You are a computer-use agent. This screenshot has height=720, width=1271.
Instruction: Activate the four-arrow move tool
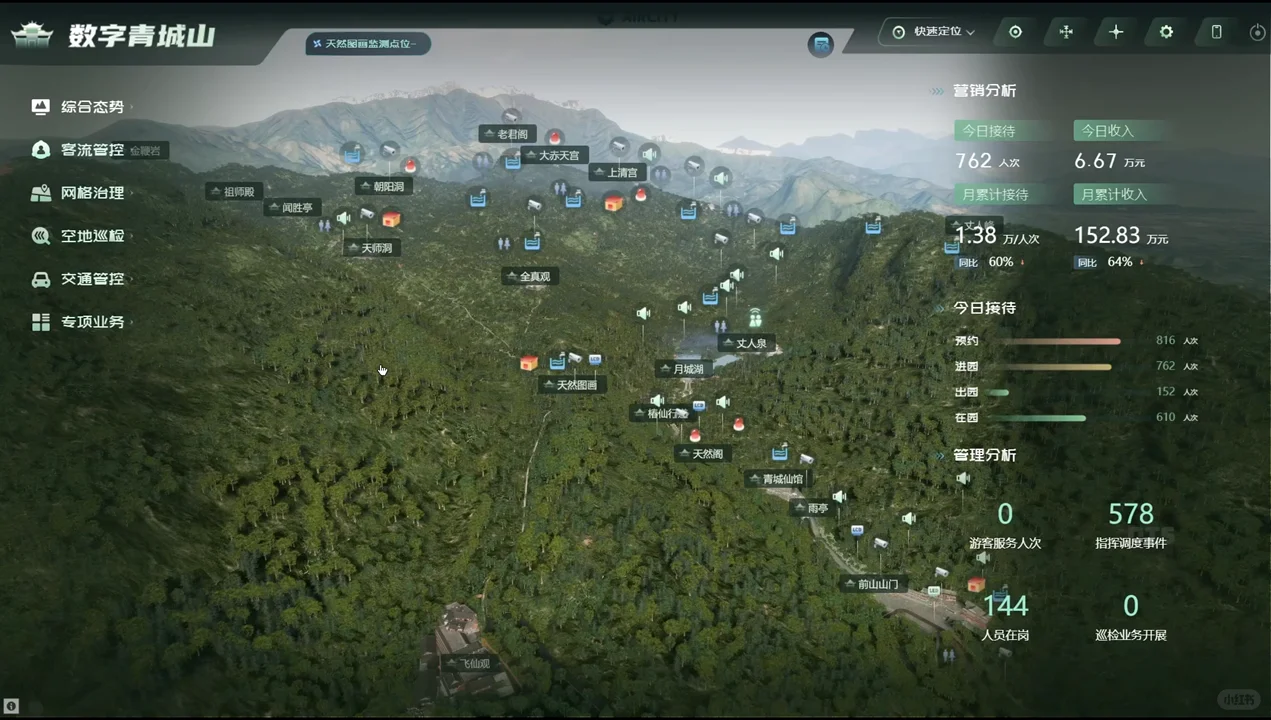point(1066,32)
